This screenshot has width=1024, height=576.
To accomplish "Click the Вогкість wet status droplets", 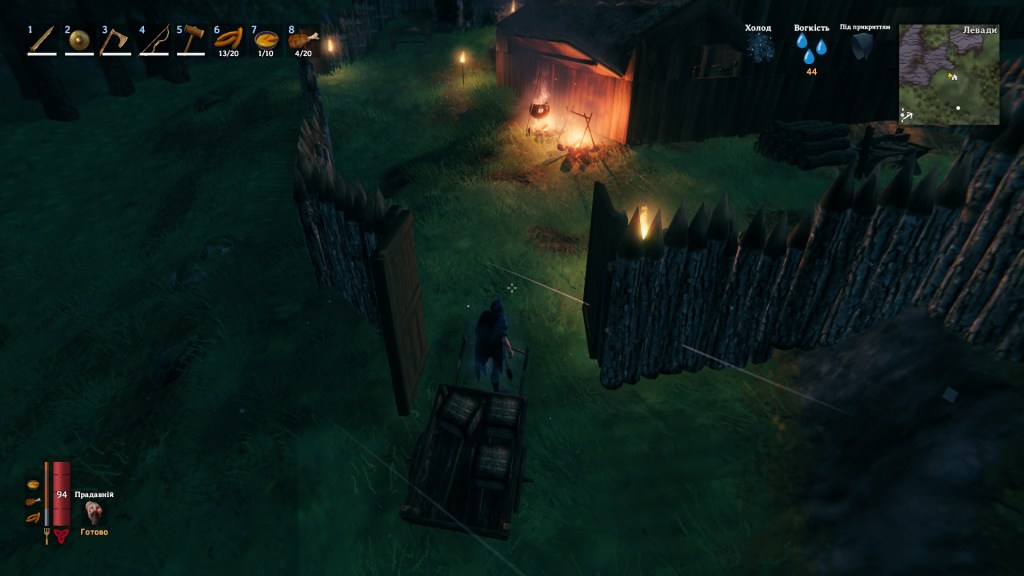I will tap(812, 48).
